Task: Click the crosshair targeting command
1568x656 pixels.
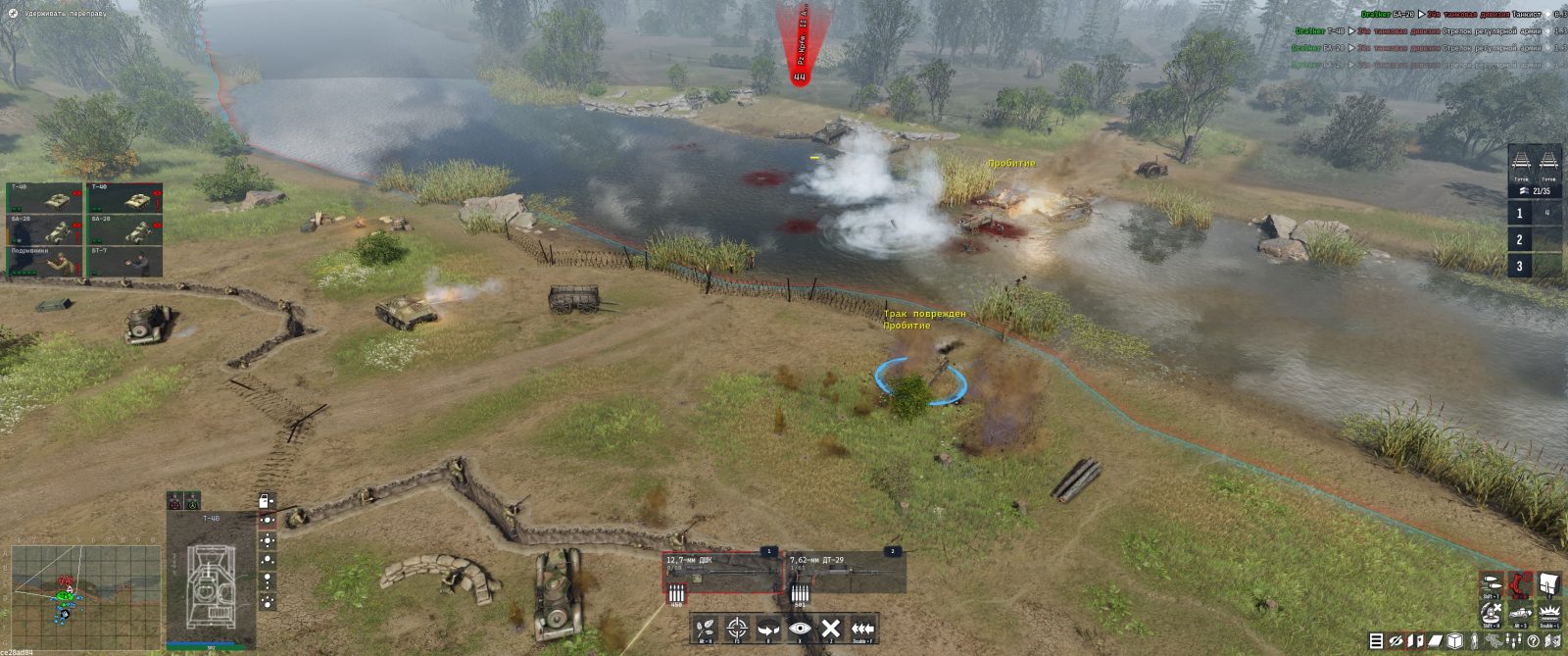Action: (737, 629)
